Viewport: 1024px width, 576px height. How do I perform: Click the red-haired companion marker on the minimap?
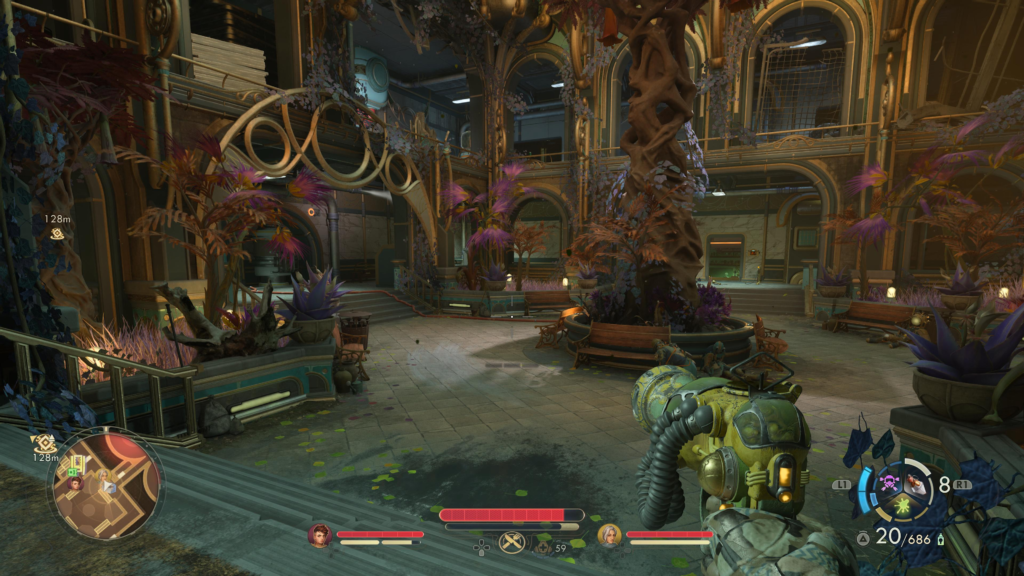pyautogui.click(x=75, y=483)
